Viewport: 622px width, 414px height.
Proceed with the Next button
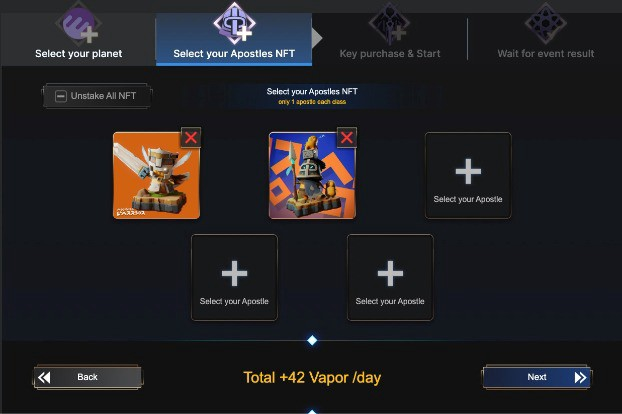pos(537,377)
